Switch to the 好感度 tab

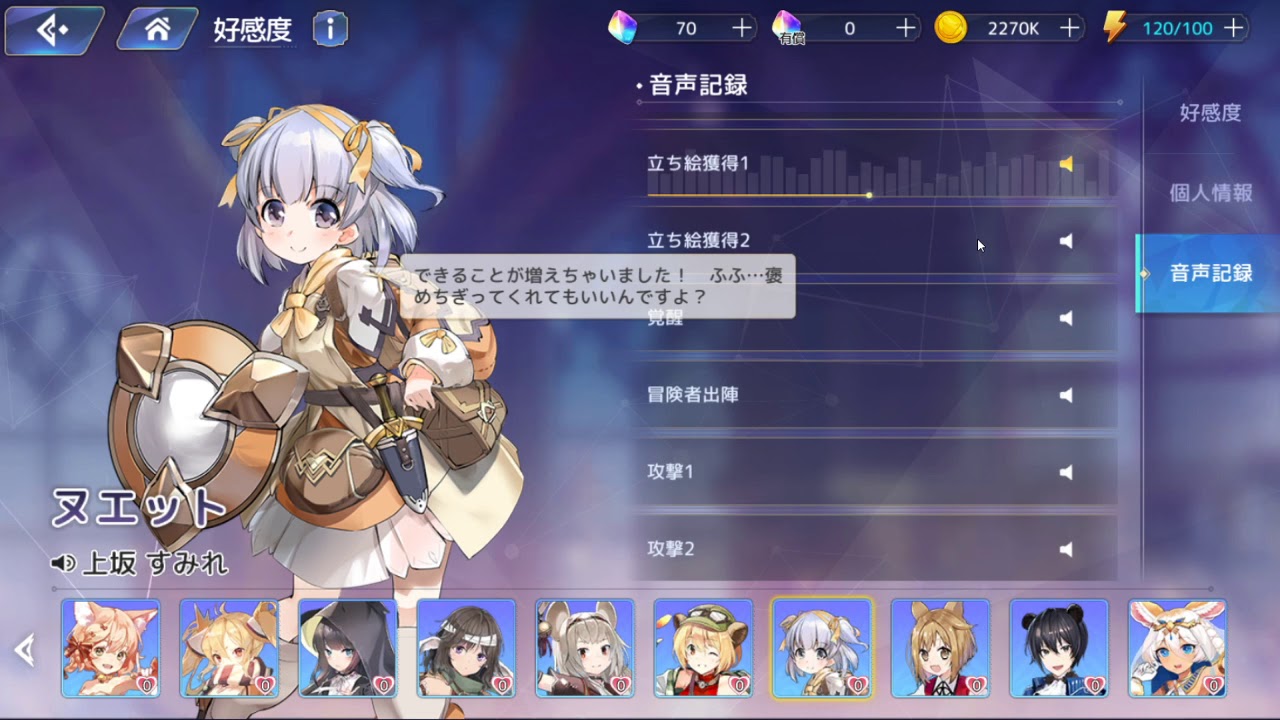click(x=1210, y=113)
